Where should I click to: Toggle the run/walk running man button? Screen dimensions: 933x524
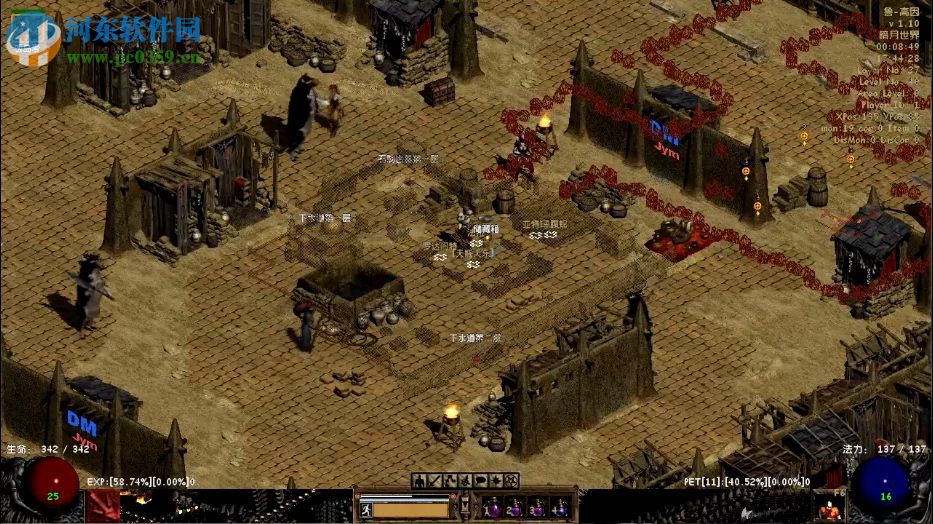(368, 508)
